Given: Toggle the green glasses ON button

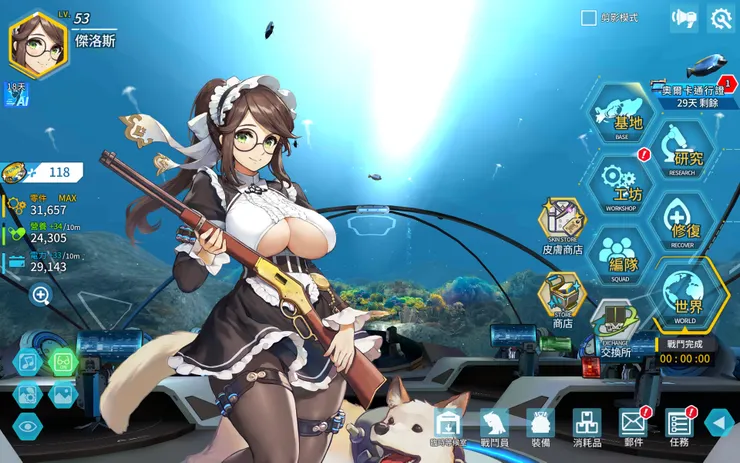Looking at the screenshot, I should [62, 361].
